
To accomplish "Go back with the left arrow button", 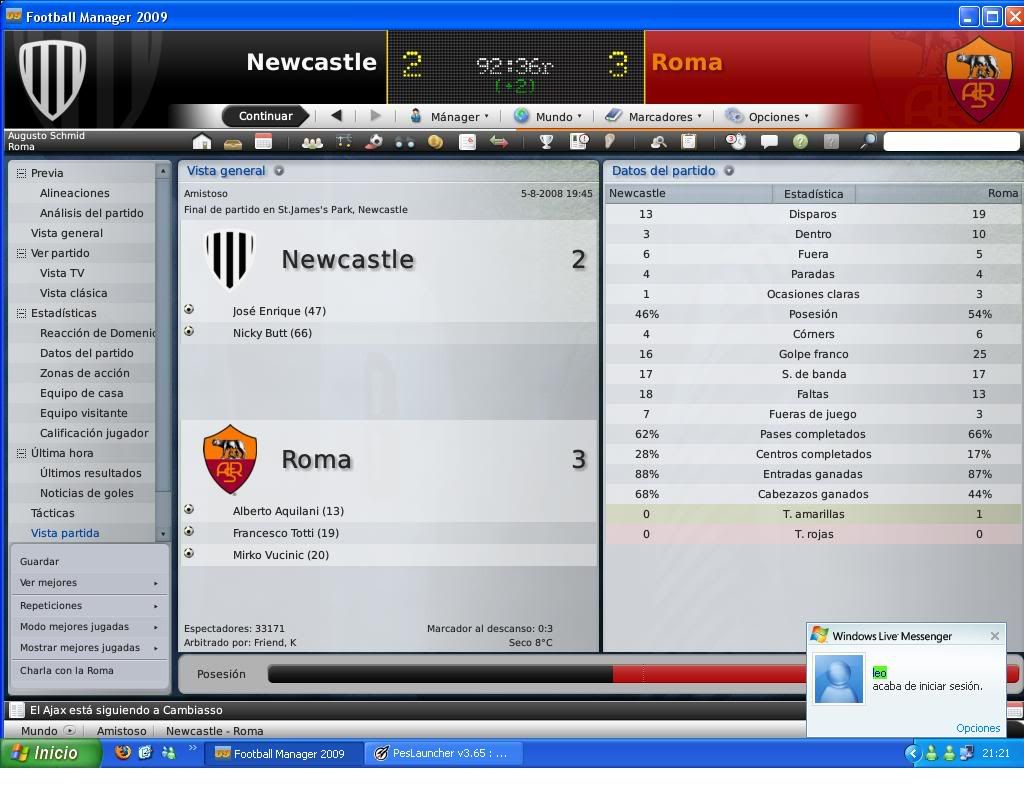I will pyautogui.click(x=336, y=116).
